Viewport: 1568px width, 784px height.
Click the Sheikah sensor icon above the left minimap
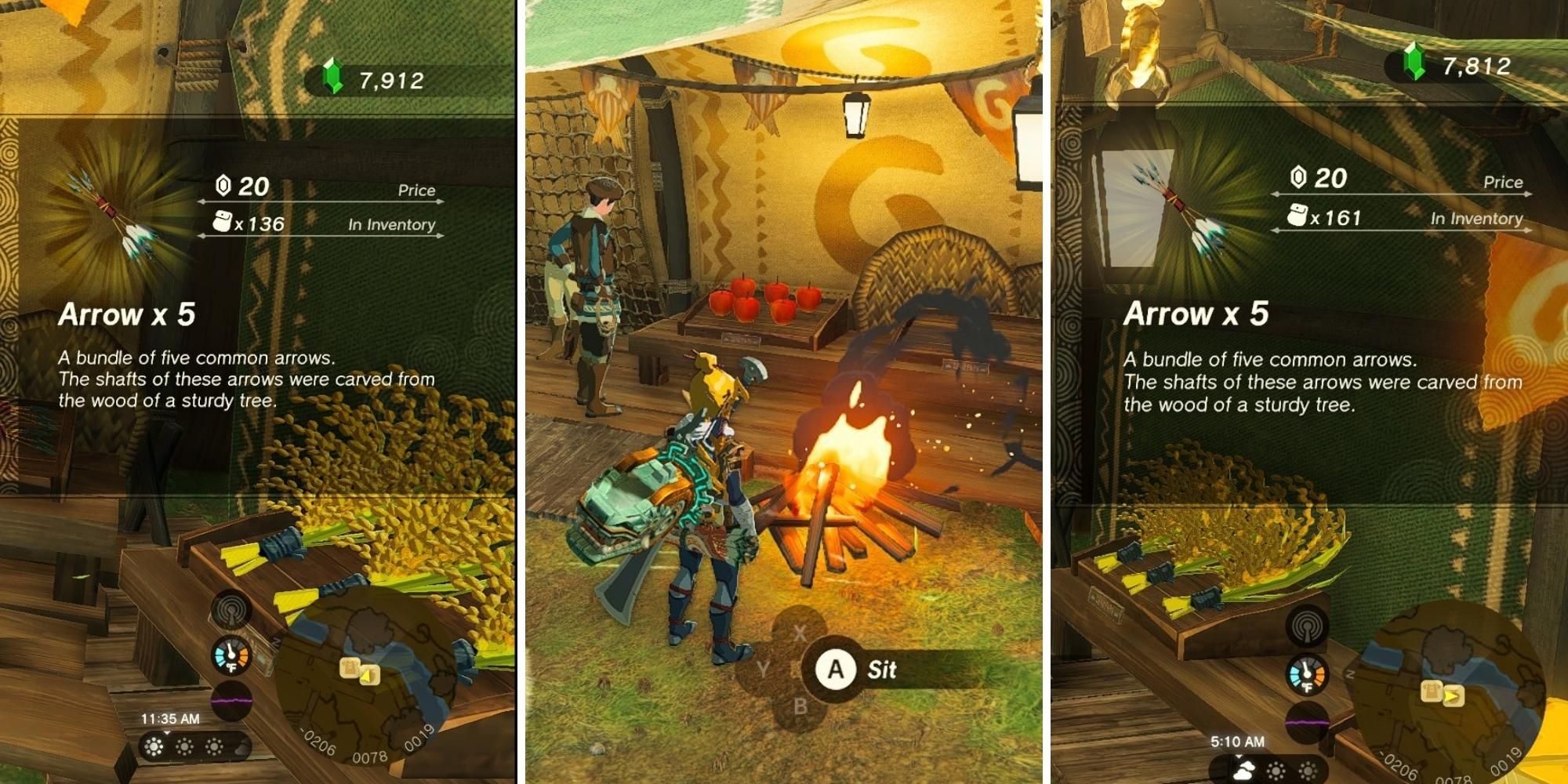coord(231,608)
